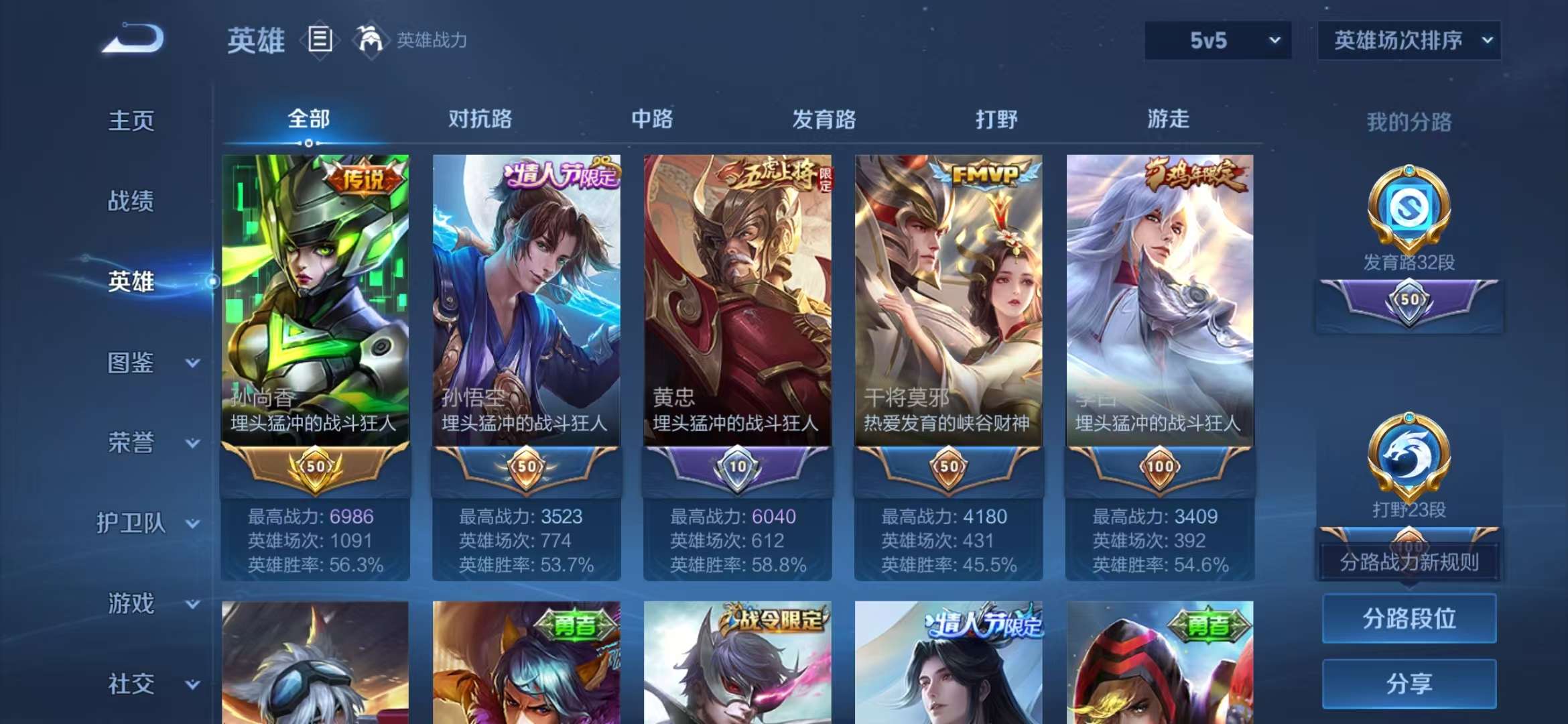Open the 5v5 mode dropdown

tap(1216, 40)
